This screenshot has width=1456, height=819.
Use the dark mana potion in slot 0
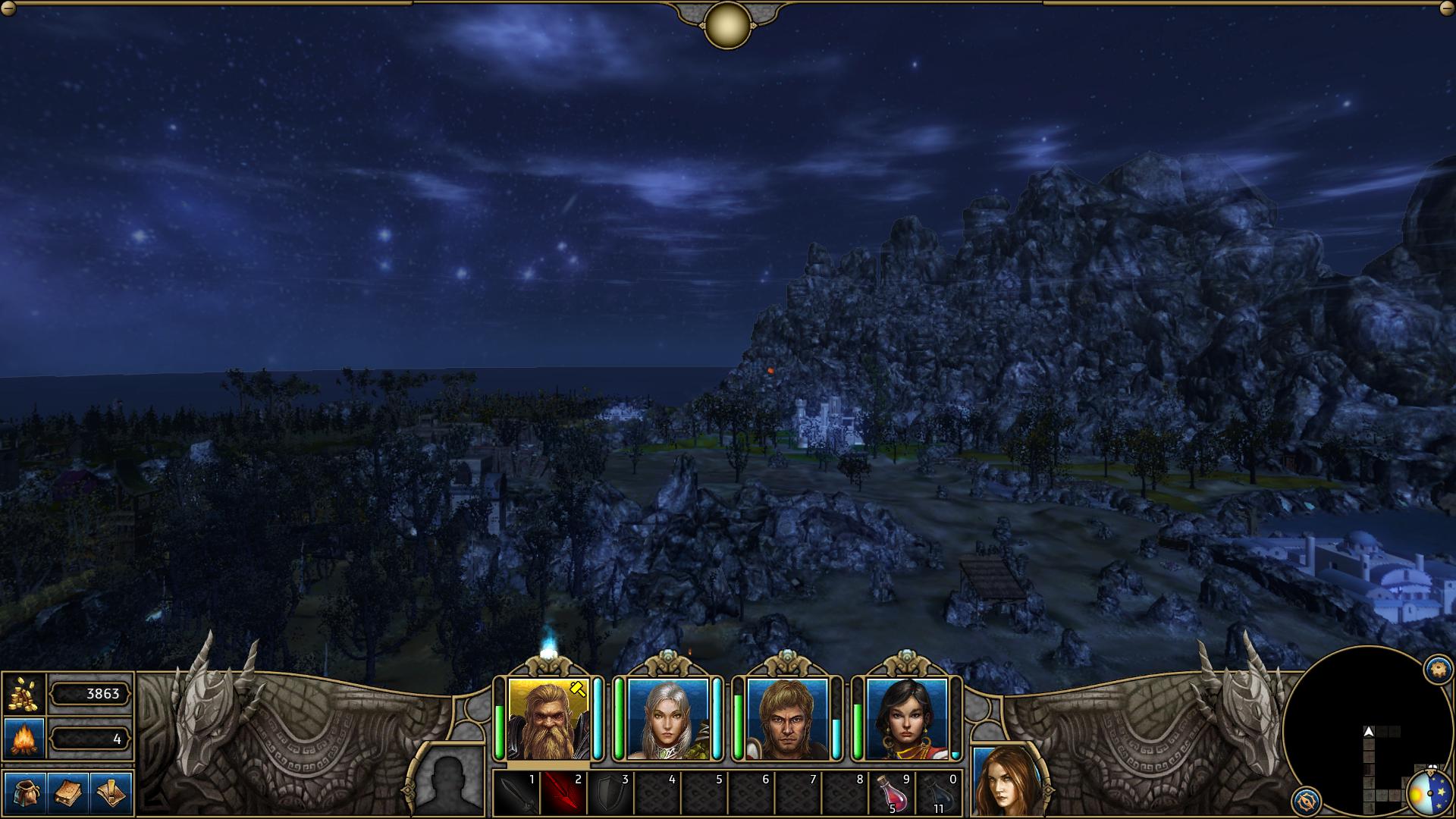tap(939, 794)
